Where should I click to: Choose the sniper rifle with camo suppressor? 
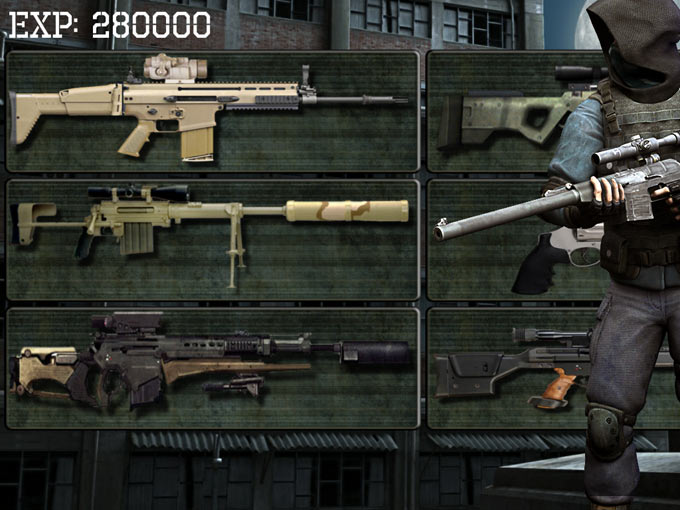(x=212, y=239)
